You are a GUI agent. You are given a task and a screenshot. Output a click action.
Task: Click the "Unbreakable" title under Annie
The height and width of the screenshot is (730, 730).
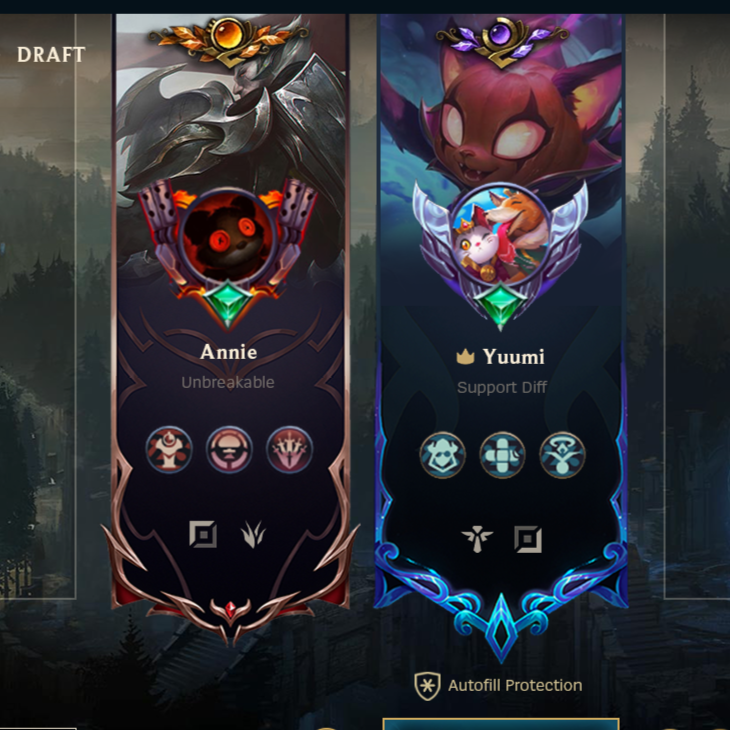click(x=228, y=382)
